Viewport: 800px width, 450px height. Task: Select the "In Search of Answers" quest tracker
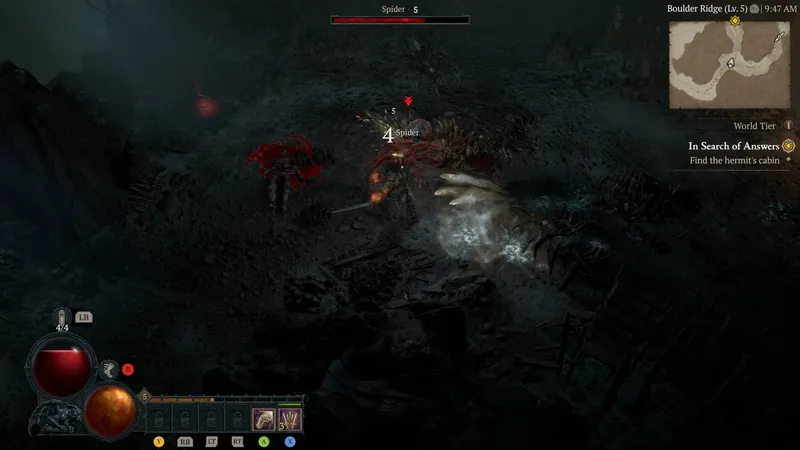click(734, 146)
